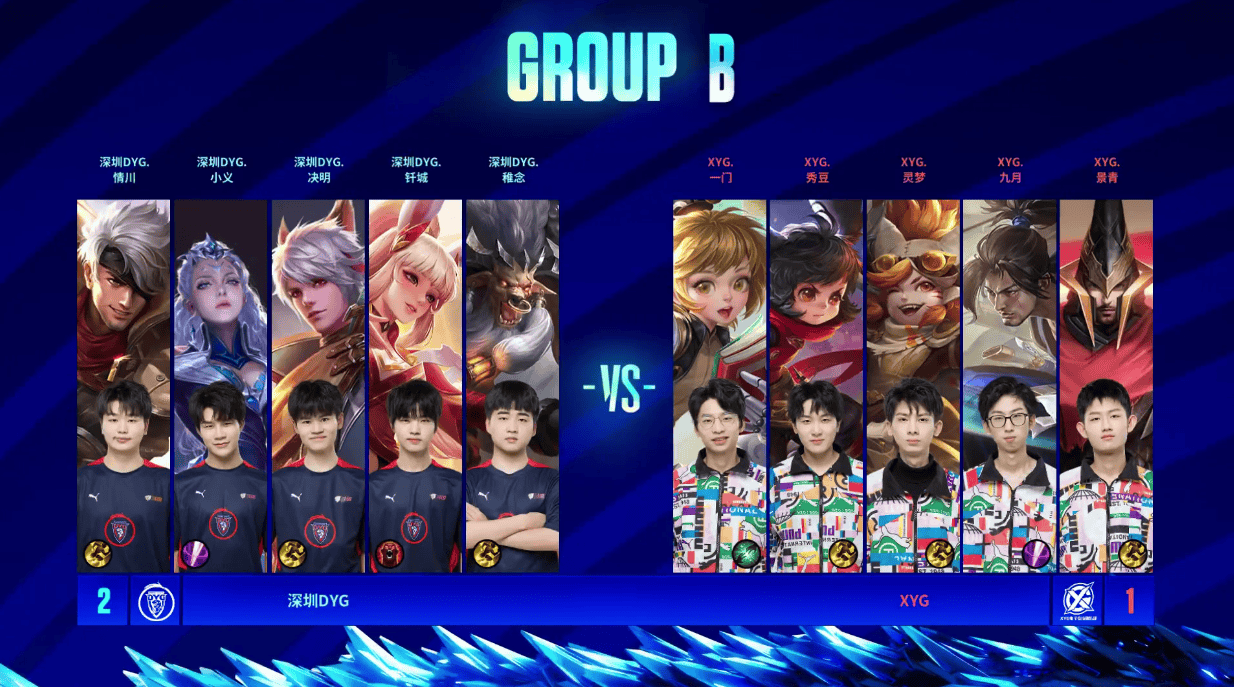1234x687 pixels.
Task: Pick the 深圳DYG.轩城 player card
Action: [415, 385]
